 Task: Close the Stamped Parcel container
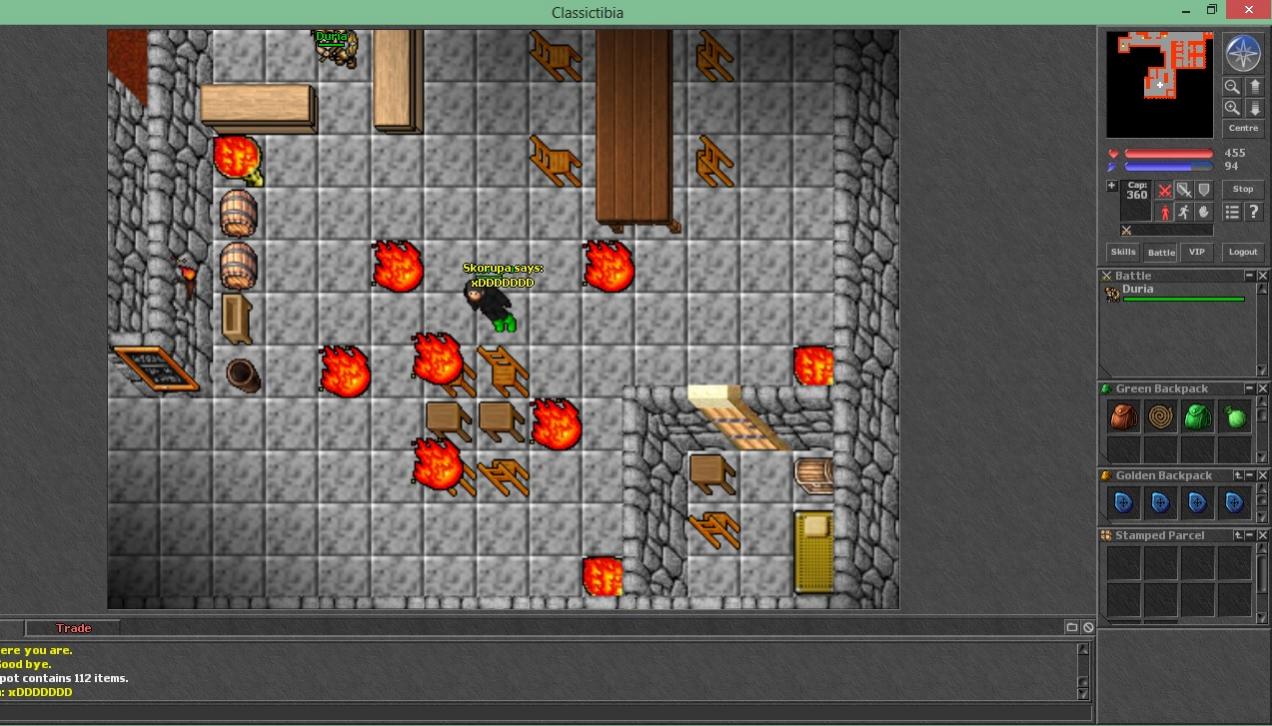pos(1262,536)
